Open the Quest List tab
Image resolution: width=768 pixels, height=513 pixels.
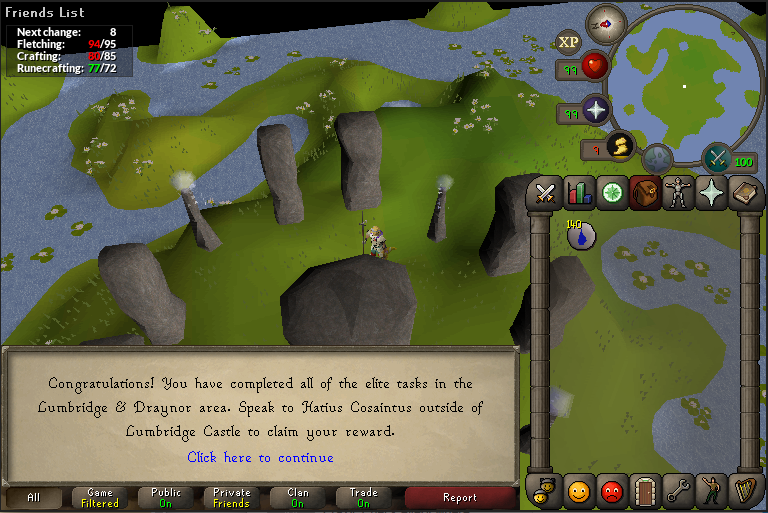point(612,192)
